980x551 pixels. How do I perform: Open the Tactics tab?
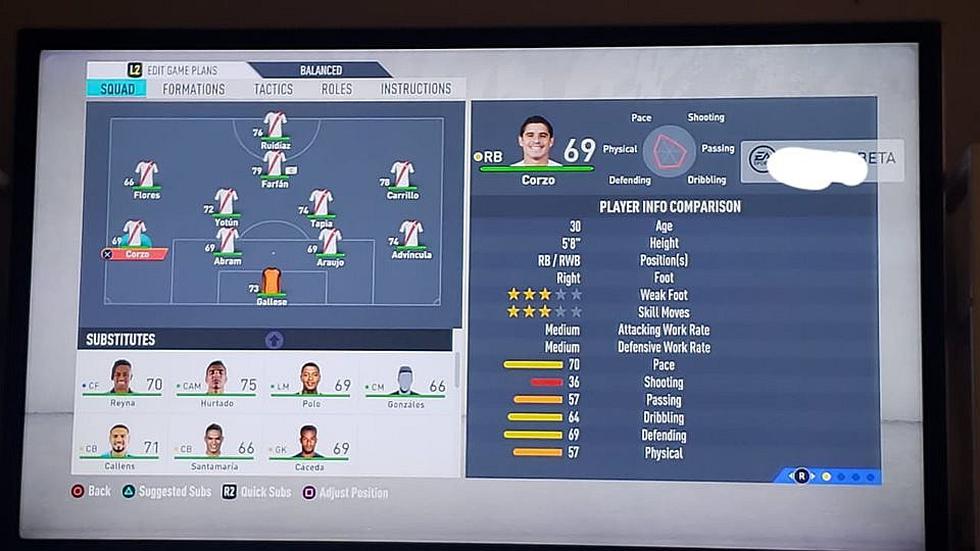click(273, 89)
